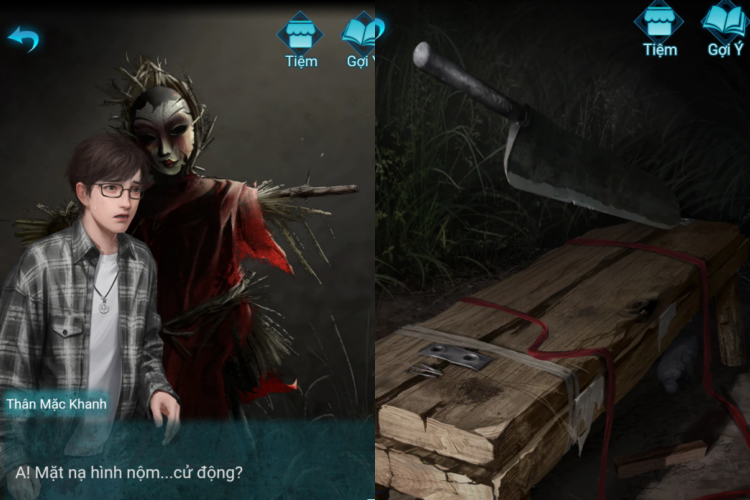The height and width of the screenshot is (500, 750).
Task: Go back with the blue arrow
Action: pyautogui.click(x=23, y=39)
